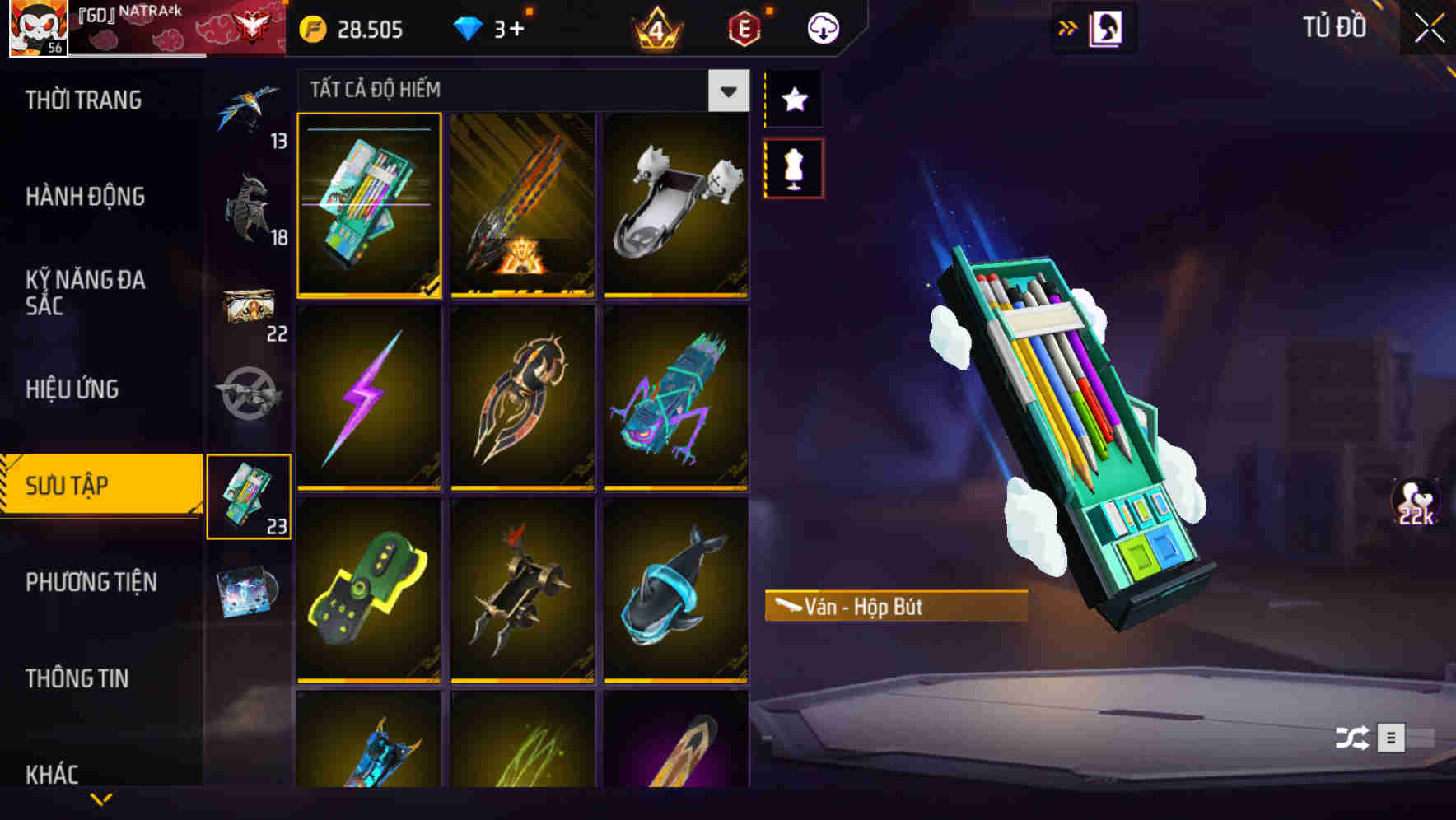
Task: Open the TẤT CẢ ĐỘ HIẾM rarity dropdown
Action: [x=726, y=91]
